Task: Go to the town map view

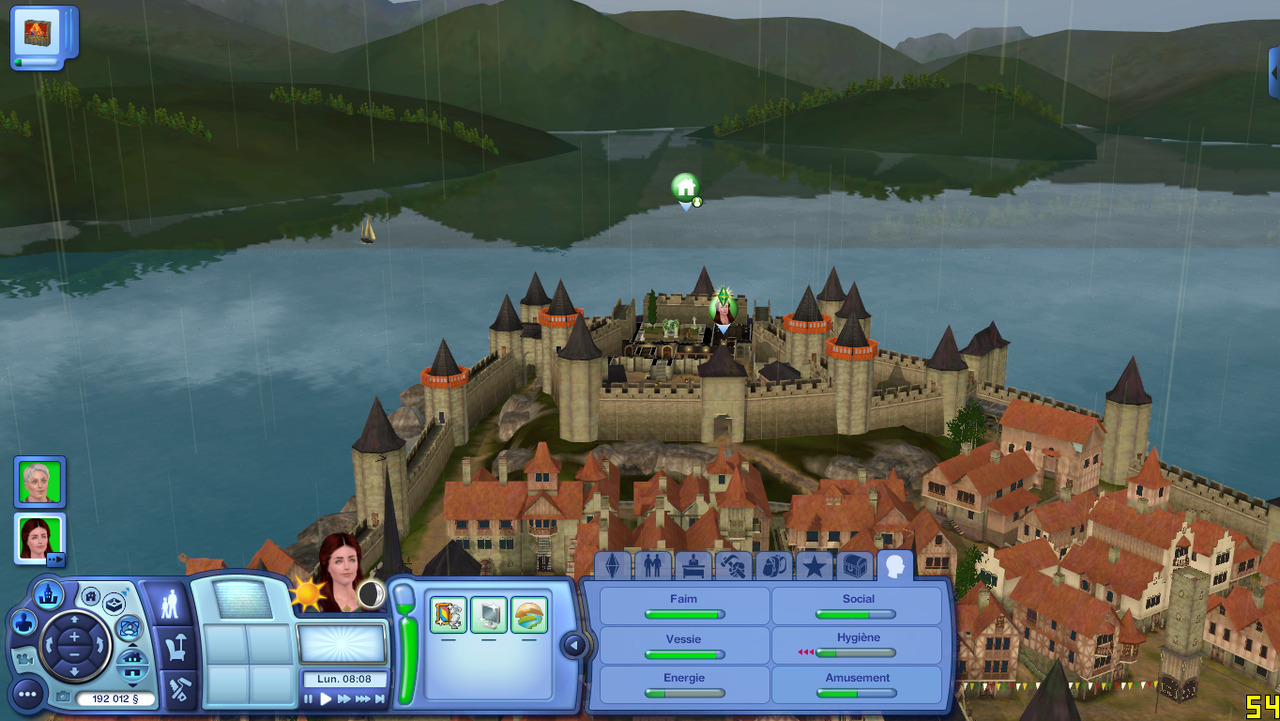Action: (x=49, y=594)
